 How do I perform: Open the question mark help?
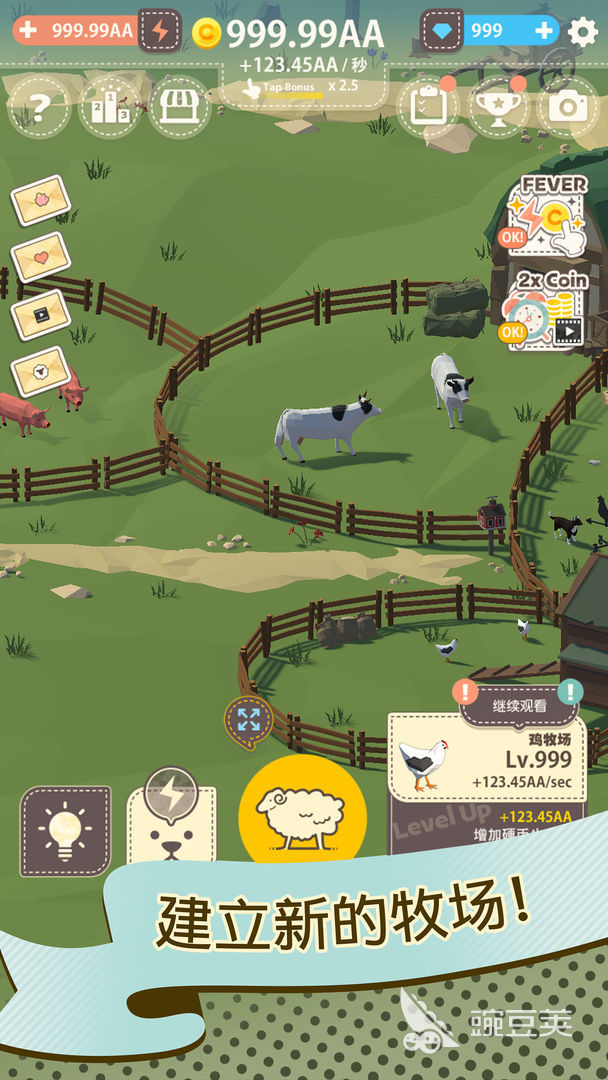(39, 108)
